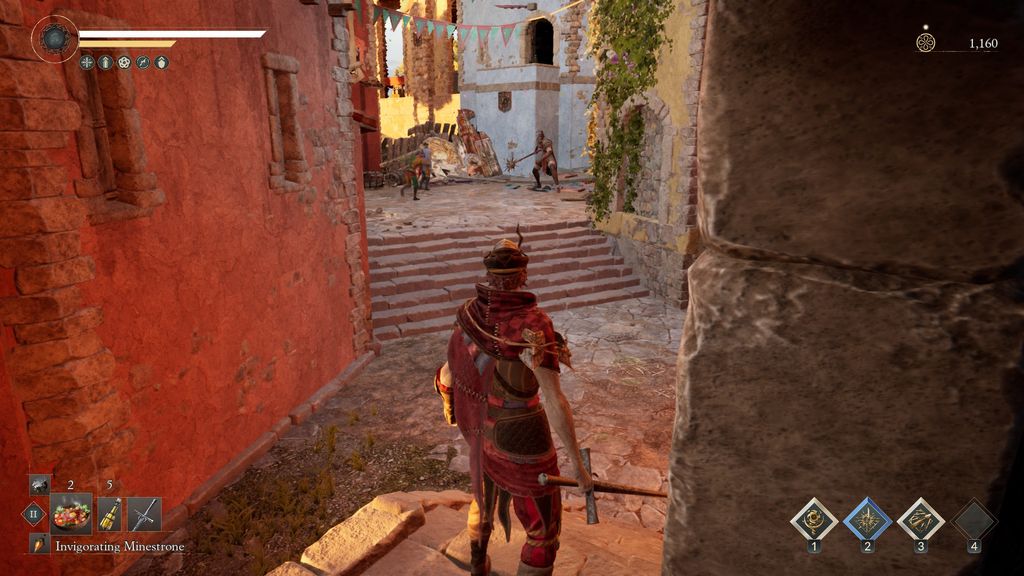Viewport: 1024px width, 576px height.
Task: Click the round character emblem beside the health bar
Action: pyautogui.click(x=54, y=39)
